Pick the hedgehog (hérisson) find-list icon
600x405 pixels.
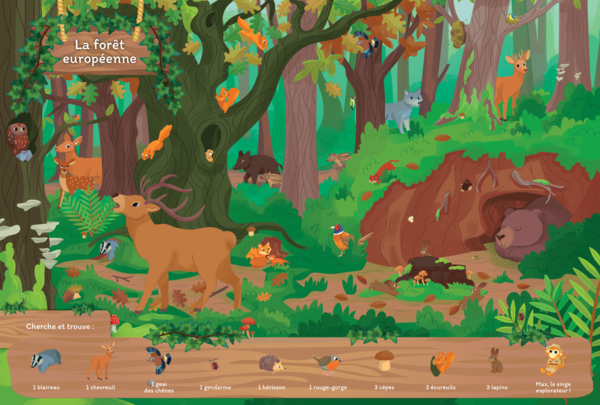pos(271,364)
